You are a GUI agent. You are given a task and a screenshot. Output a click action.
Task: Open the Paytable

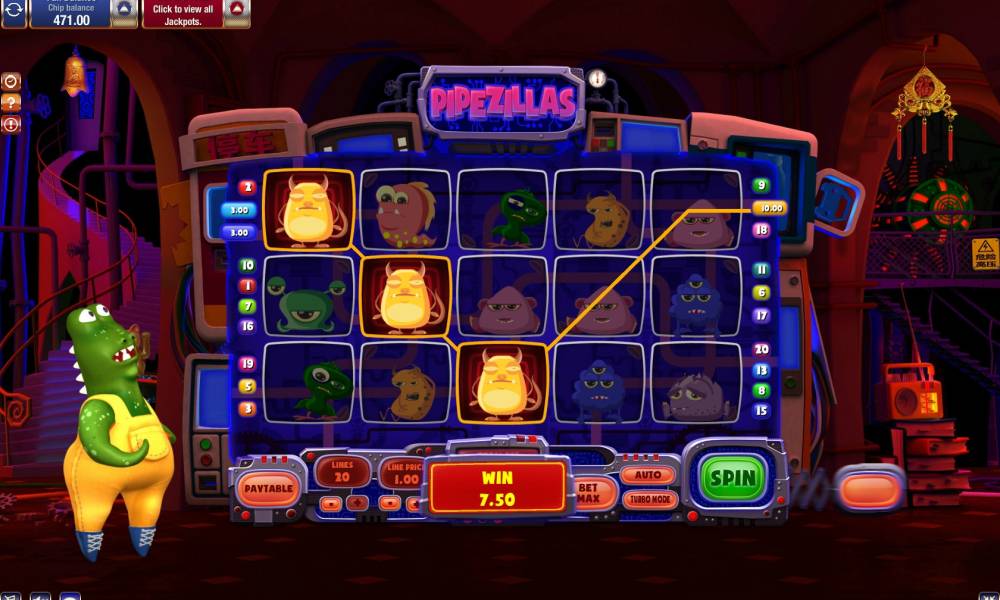click(269, 489)
